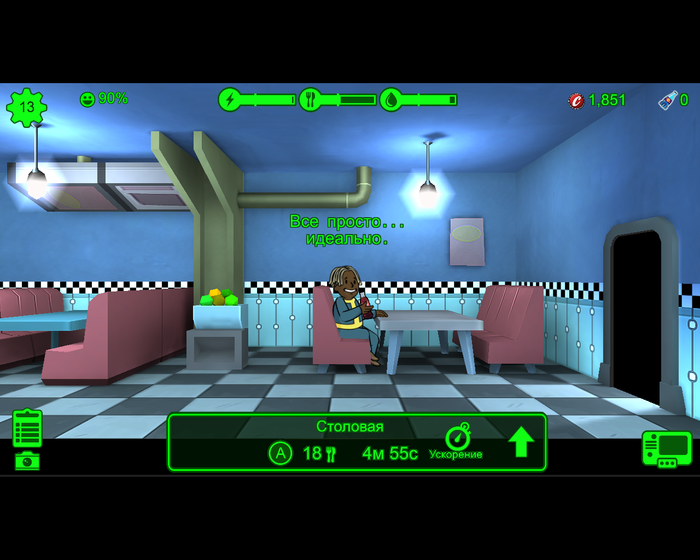Open the Nuka-Cola Quantum shop

tap(672, 100)
